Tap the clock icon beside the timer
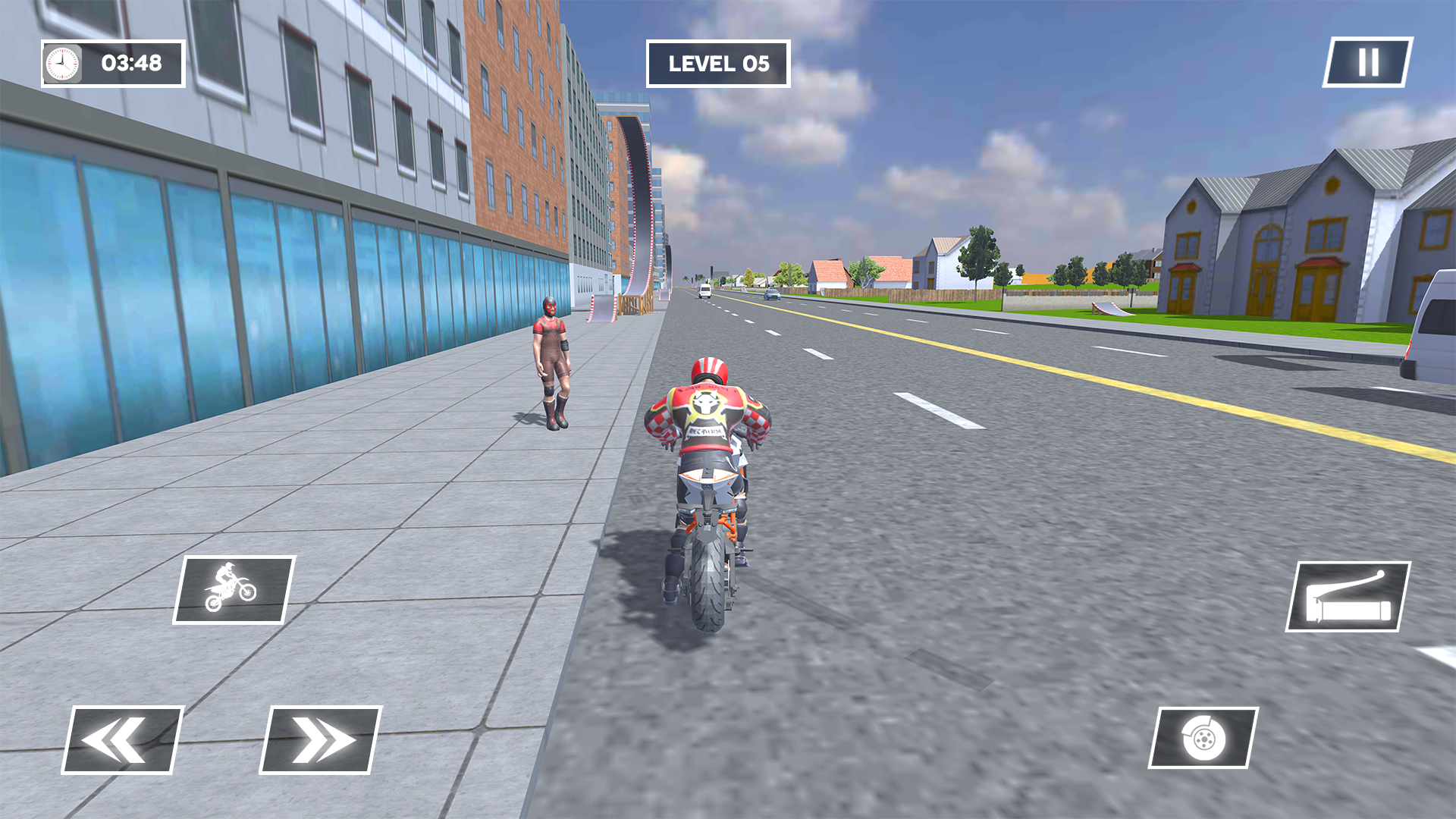The width and height of the screenshot is (1456, 819). coord(61,64)
